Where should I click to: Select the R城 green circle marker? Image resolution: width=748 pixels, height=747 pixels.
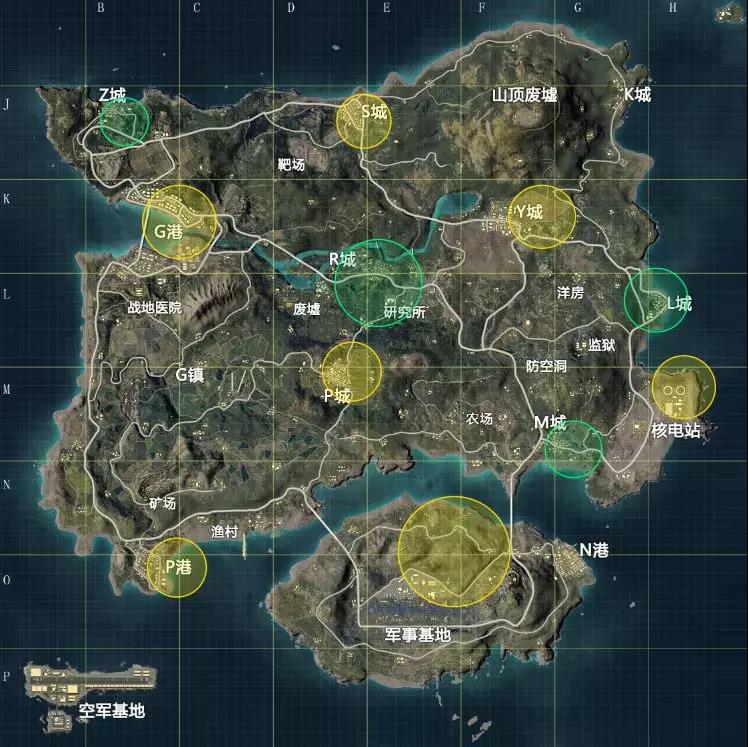(378, 284)
